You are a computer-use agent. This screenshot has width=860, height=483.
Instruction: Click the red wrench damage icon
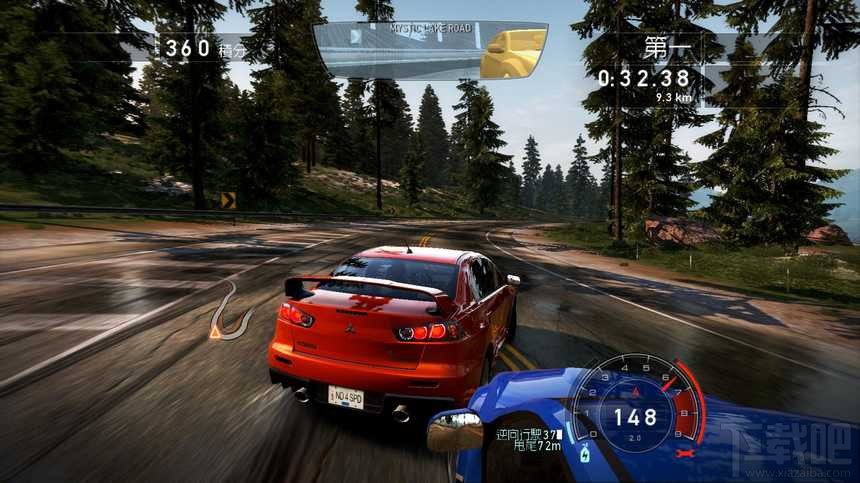684,452
